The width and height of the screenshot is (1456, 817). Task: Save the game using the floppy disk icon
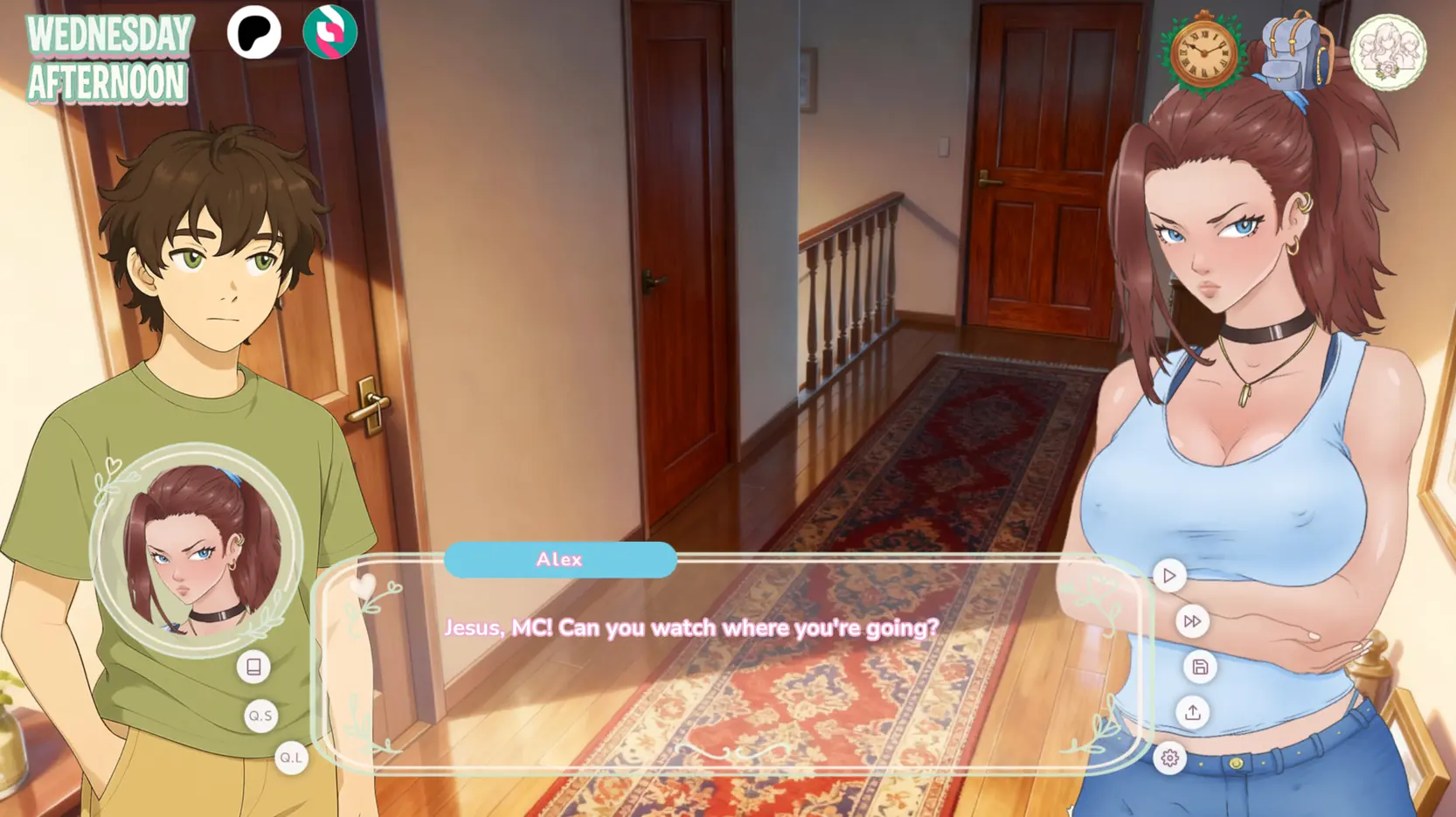coord(1200,668)
